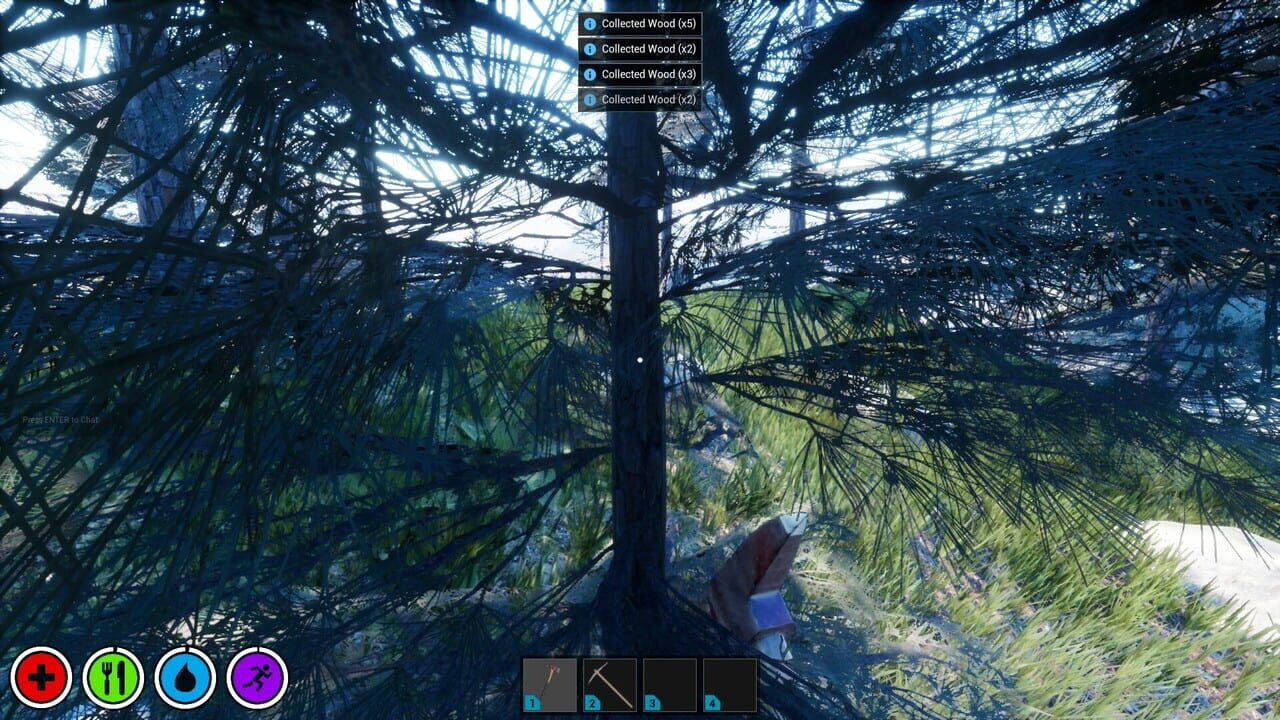Viewport: 1280px width, 720px height.
Task: Dismiss the Collected Wood (x5) notification
Action: click(645, 23)
